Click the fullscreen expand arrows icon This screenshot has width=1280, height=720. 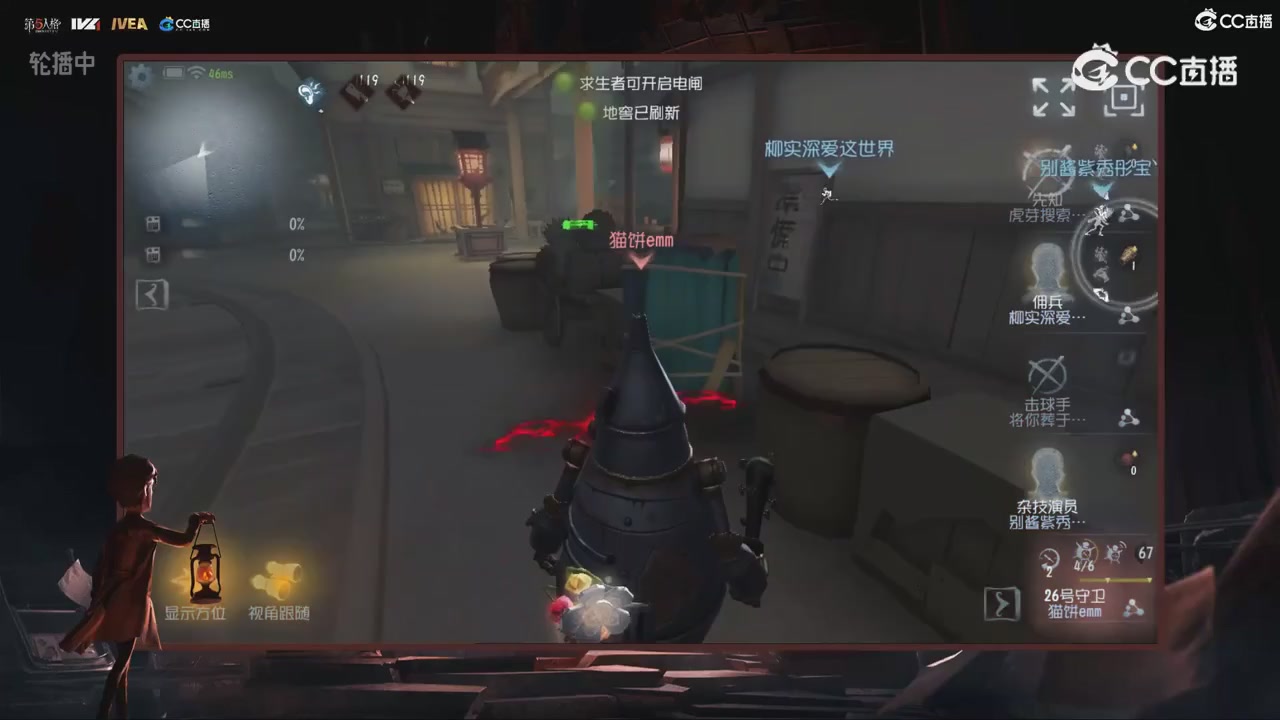coord(1054,96)
